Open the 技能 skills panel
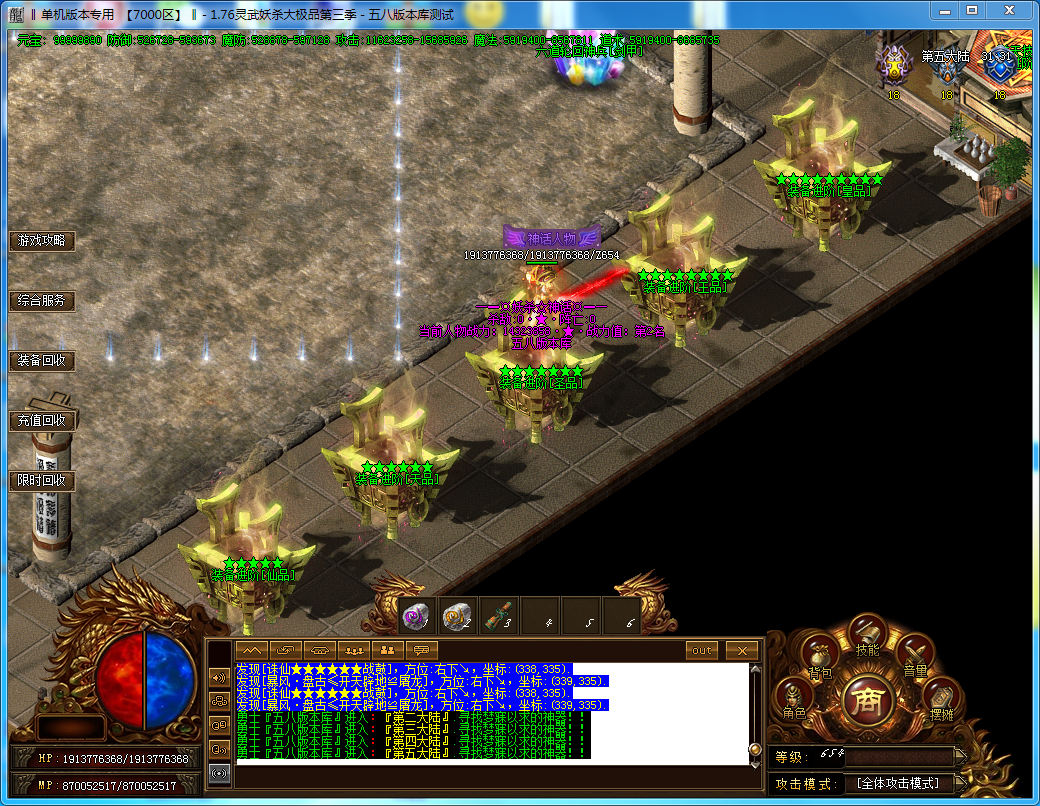Screen dimensions: 1040x806 click(867, 635)
